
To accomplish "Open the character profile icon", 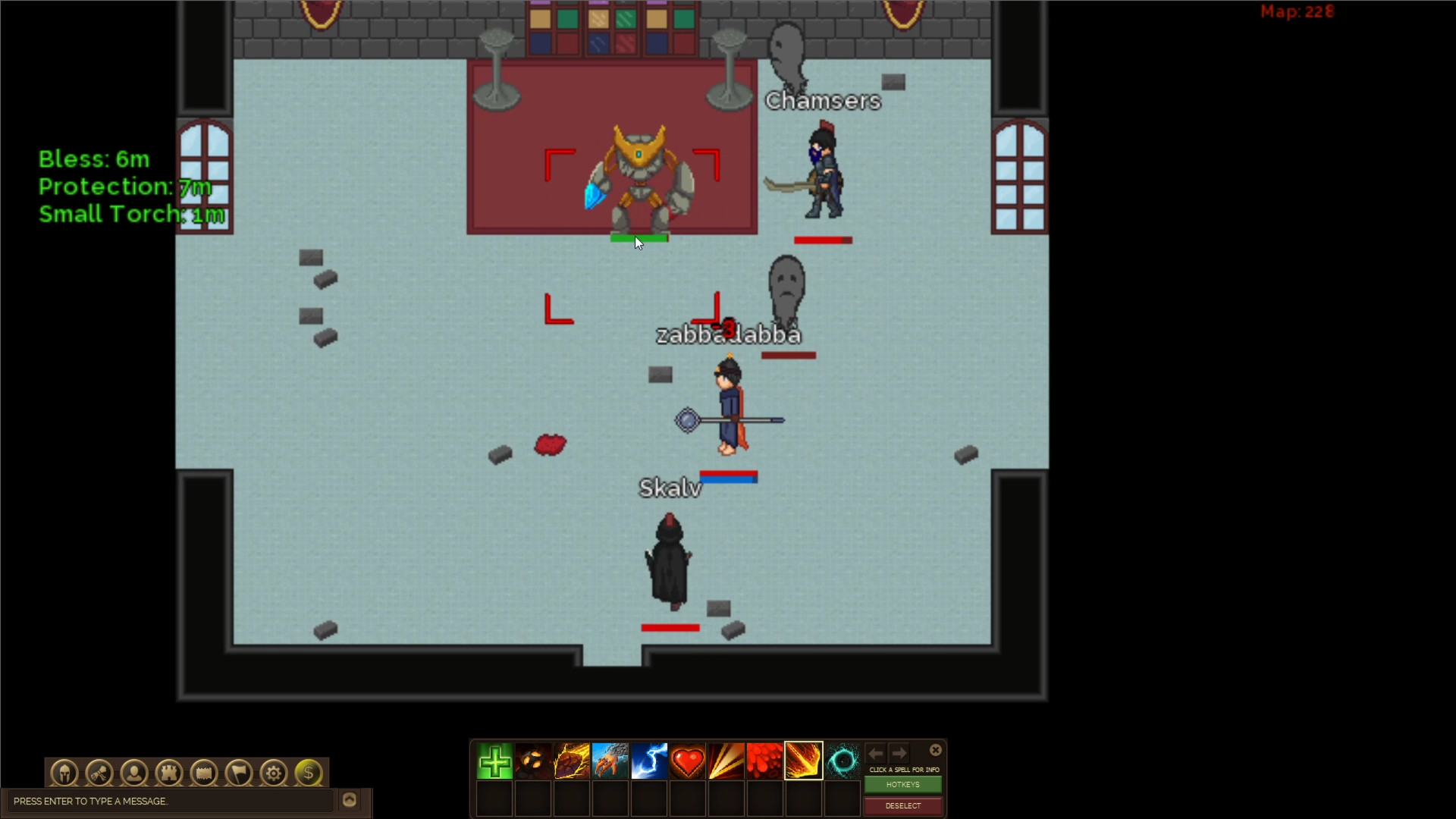I will tap(133, 773).
